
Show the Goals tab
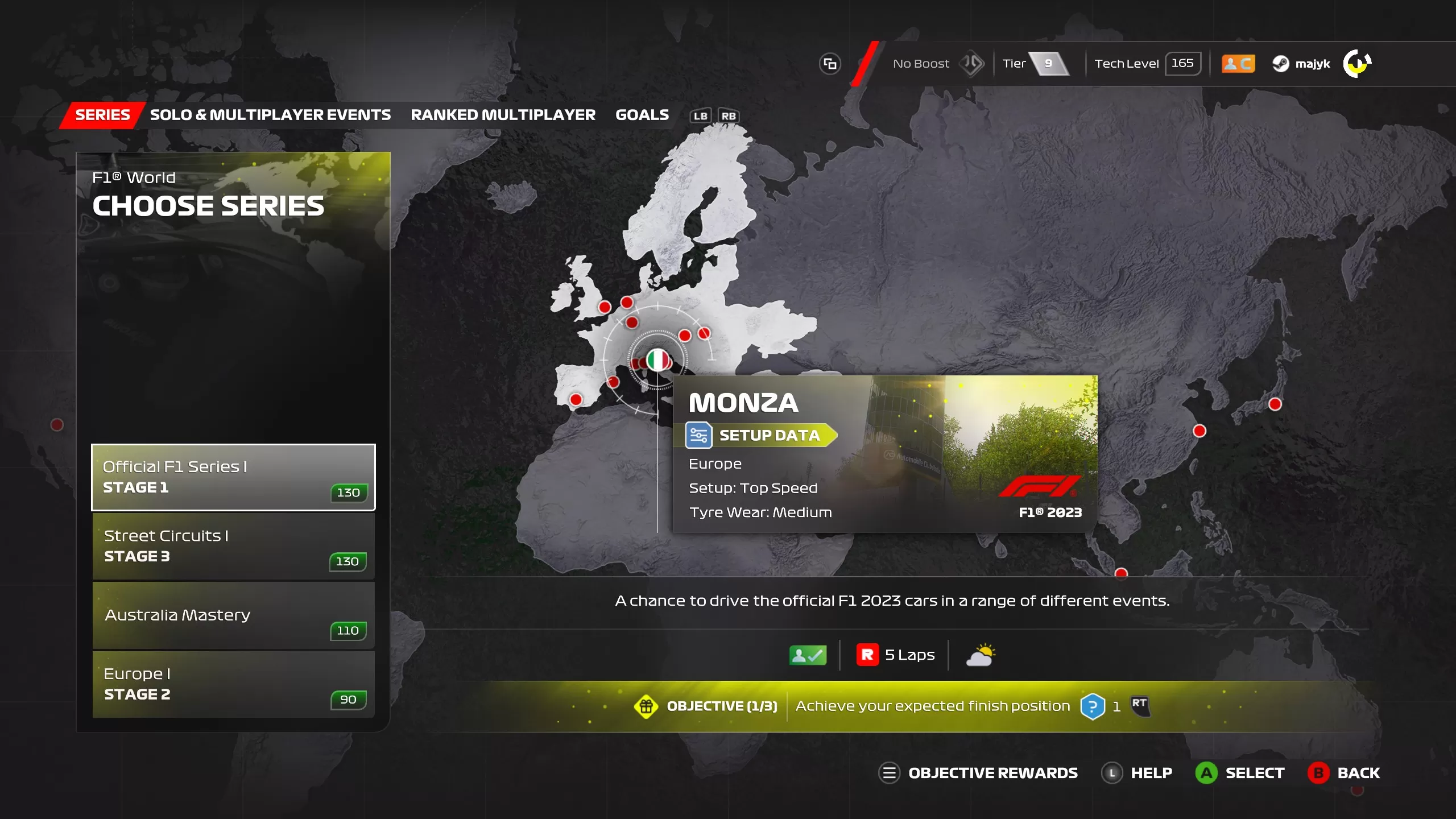[x=642, y=115]
